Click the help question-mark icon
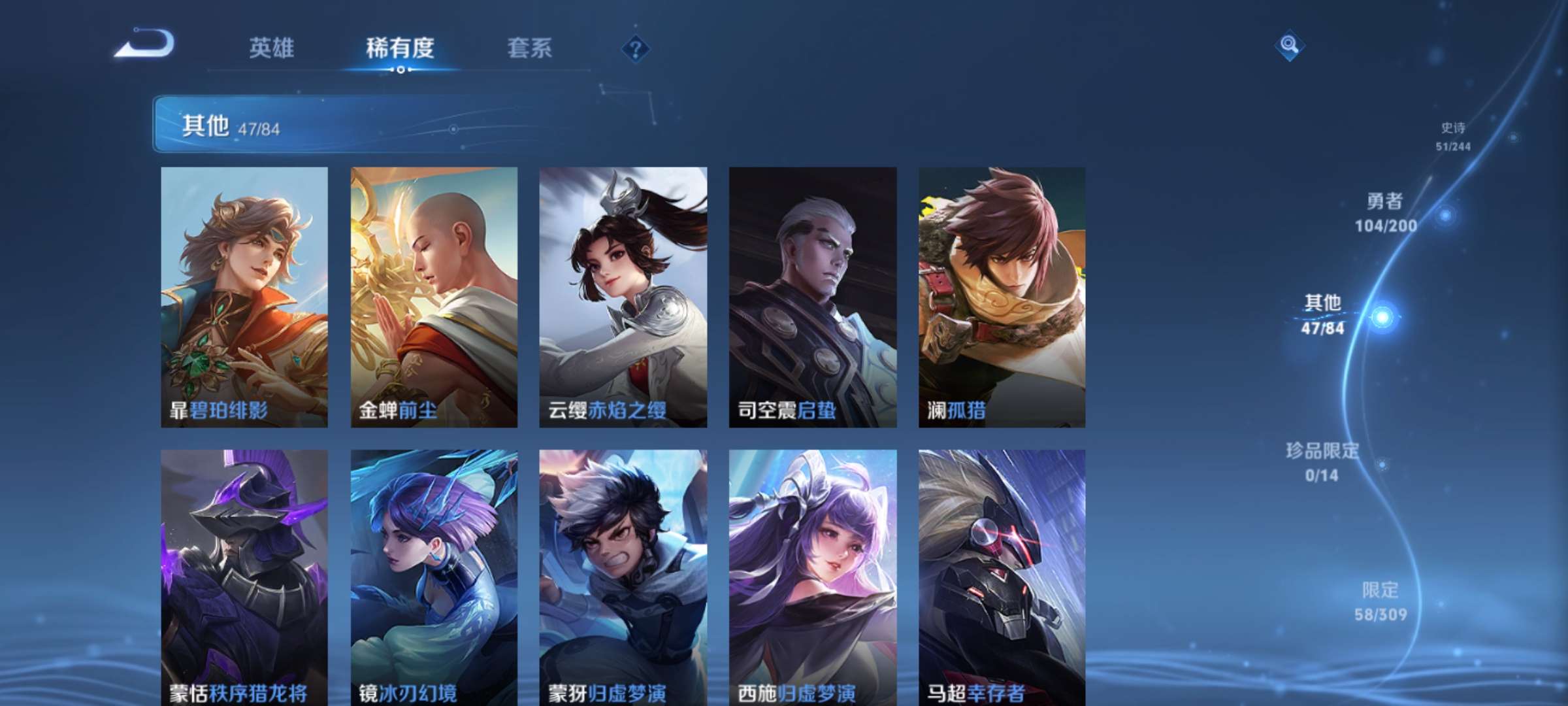 click(x=636, y=50)
